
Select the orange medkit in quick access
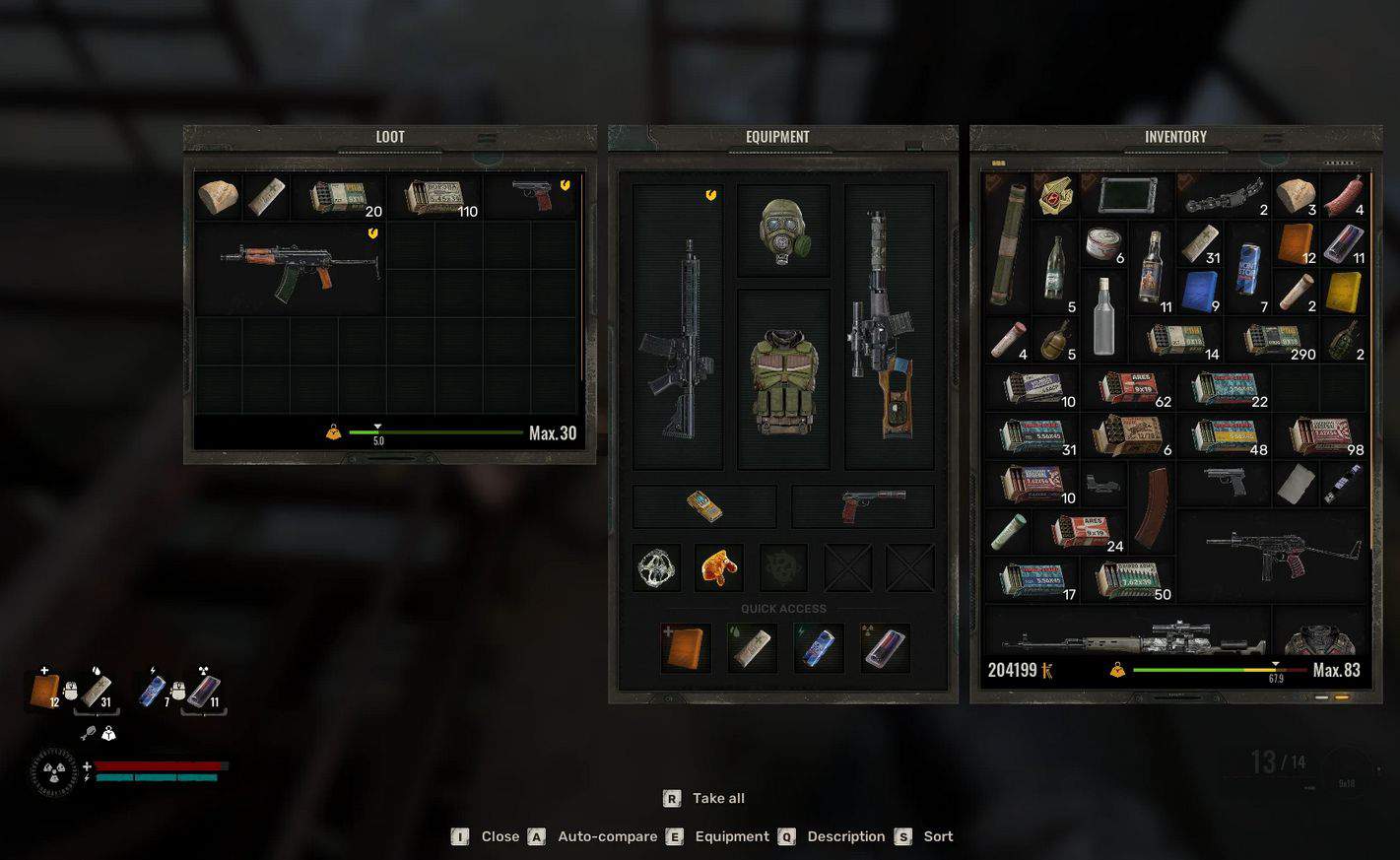(686, 648)
